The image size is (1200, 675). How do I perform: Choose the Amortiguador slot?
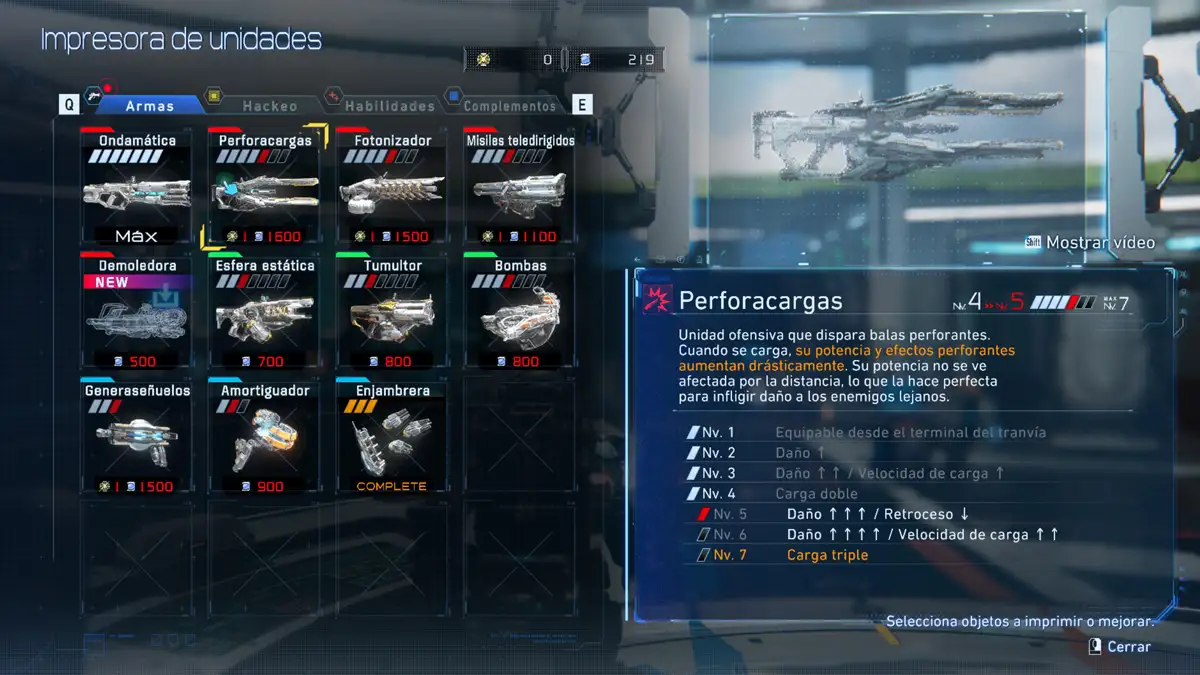[x=265, y=438]
